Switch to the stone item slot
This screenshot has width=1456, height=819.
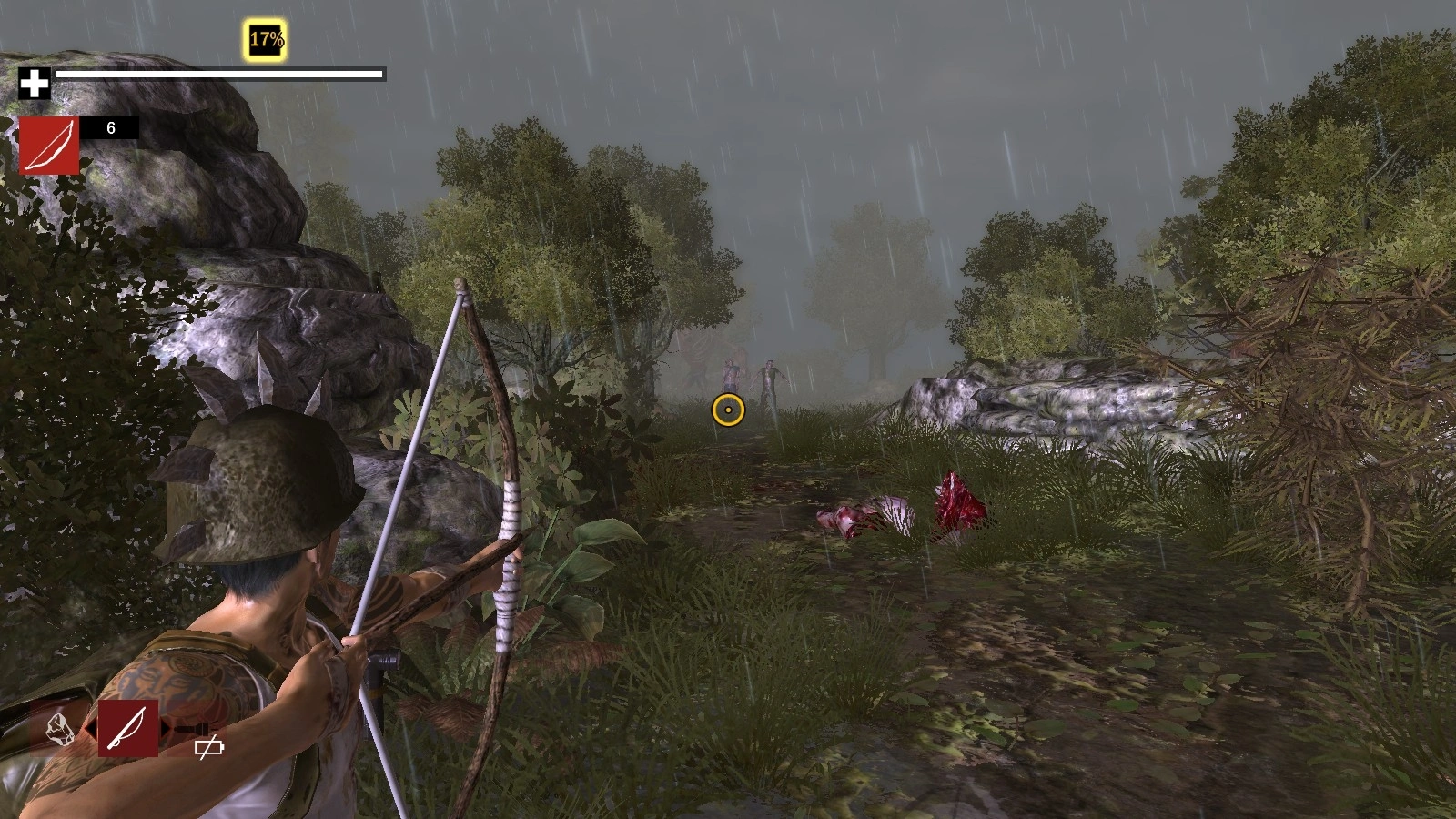[60, 729]
